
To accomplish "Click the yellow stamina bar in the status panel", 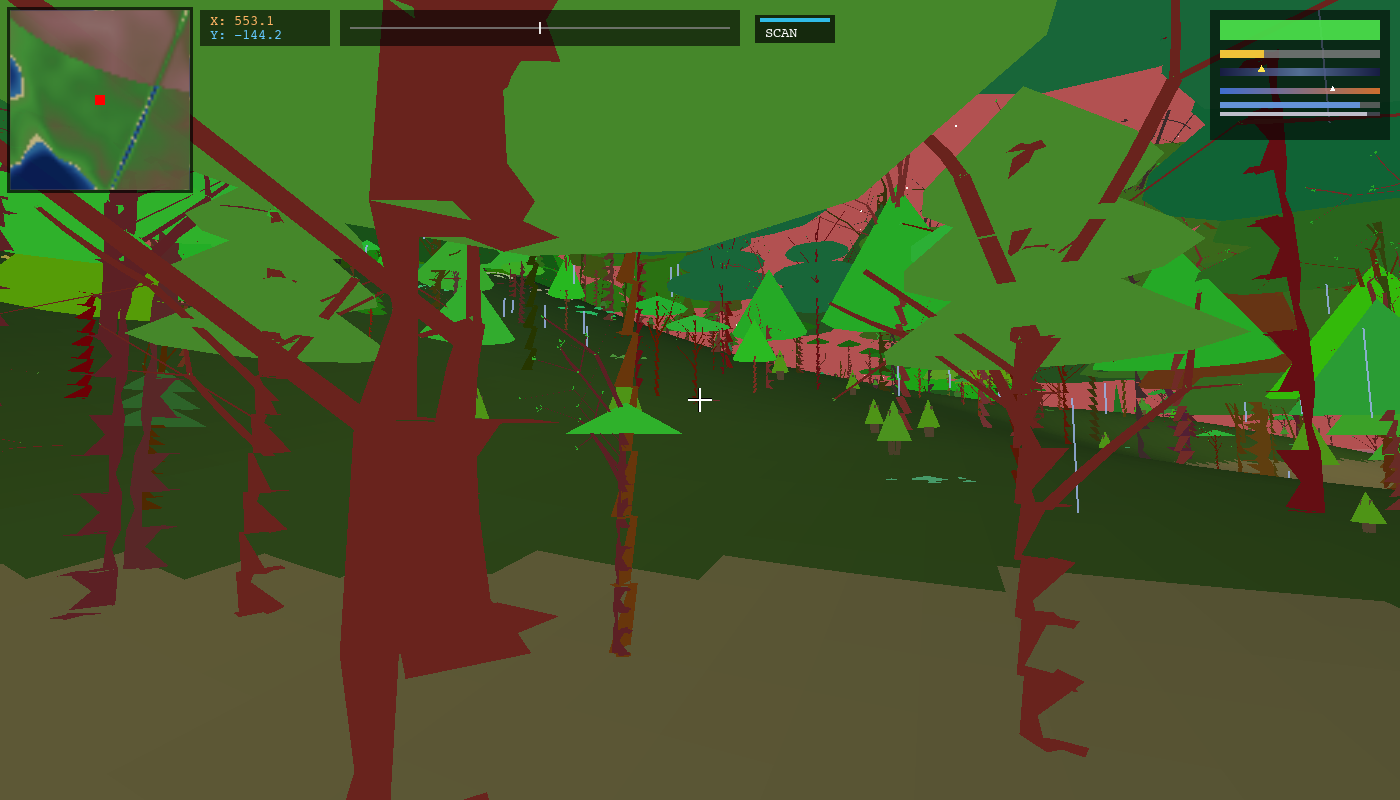I will click(x=1240, y=52).
